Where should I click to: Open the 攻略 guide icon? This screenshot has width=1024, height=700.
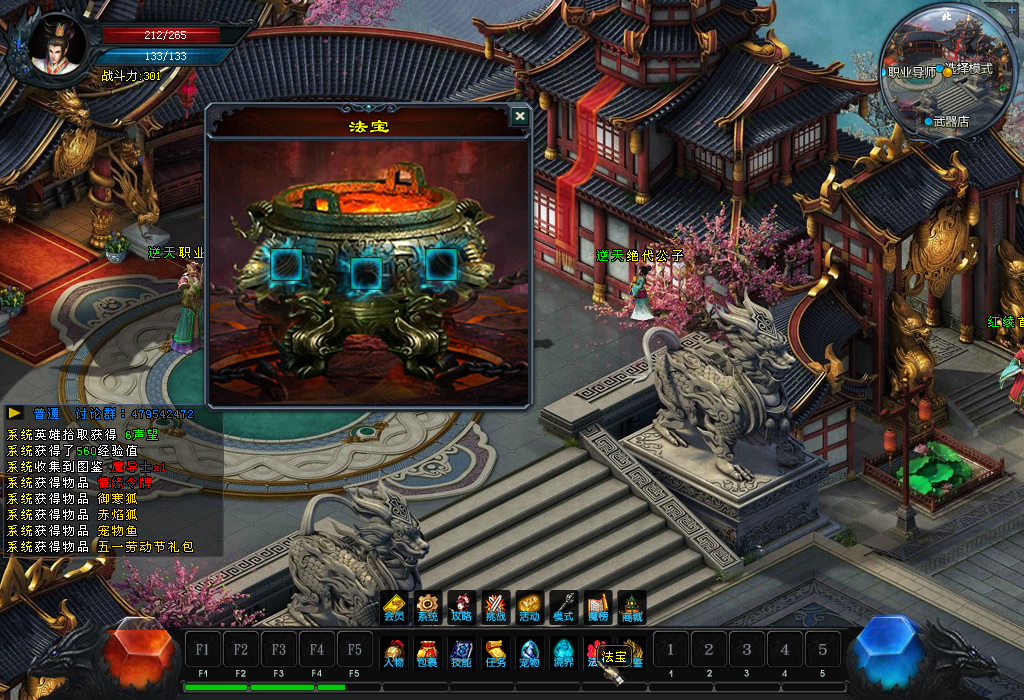click(461, 607)
